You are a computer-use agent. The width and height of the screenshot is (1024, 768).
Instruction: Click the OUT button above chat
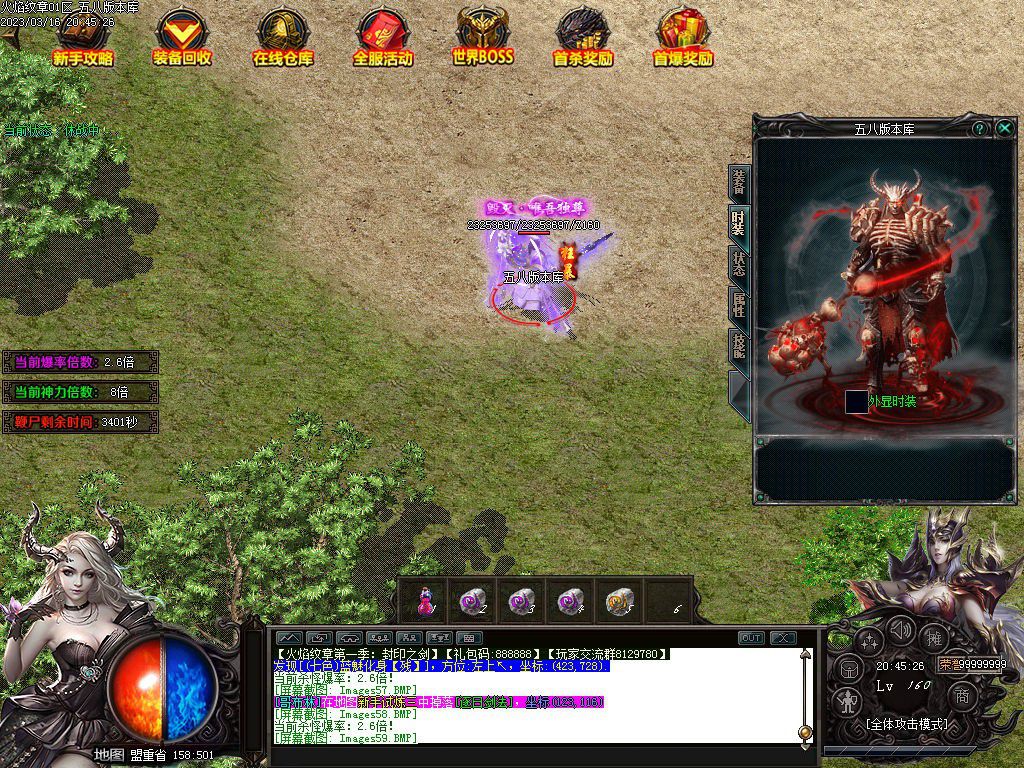tap(751, 638)
